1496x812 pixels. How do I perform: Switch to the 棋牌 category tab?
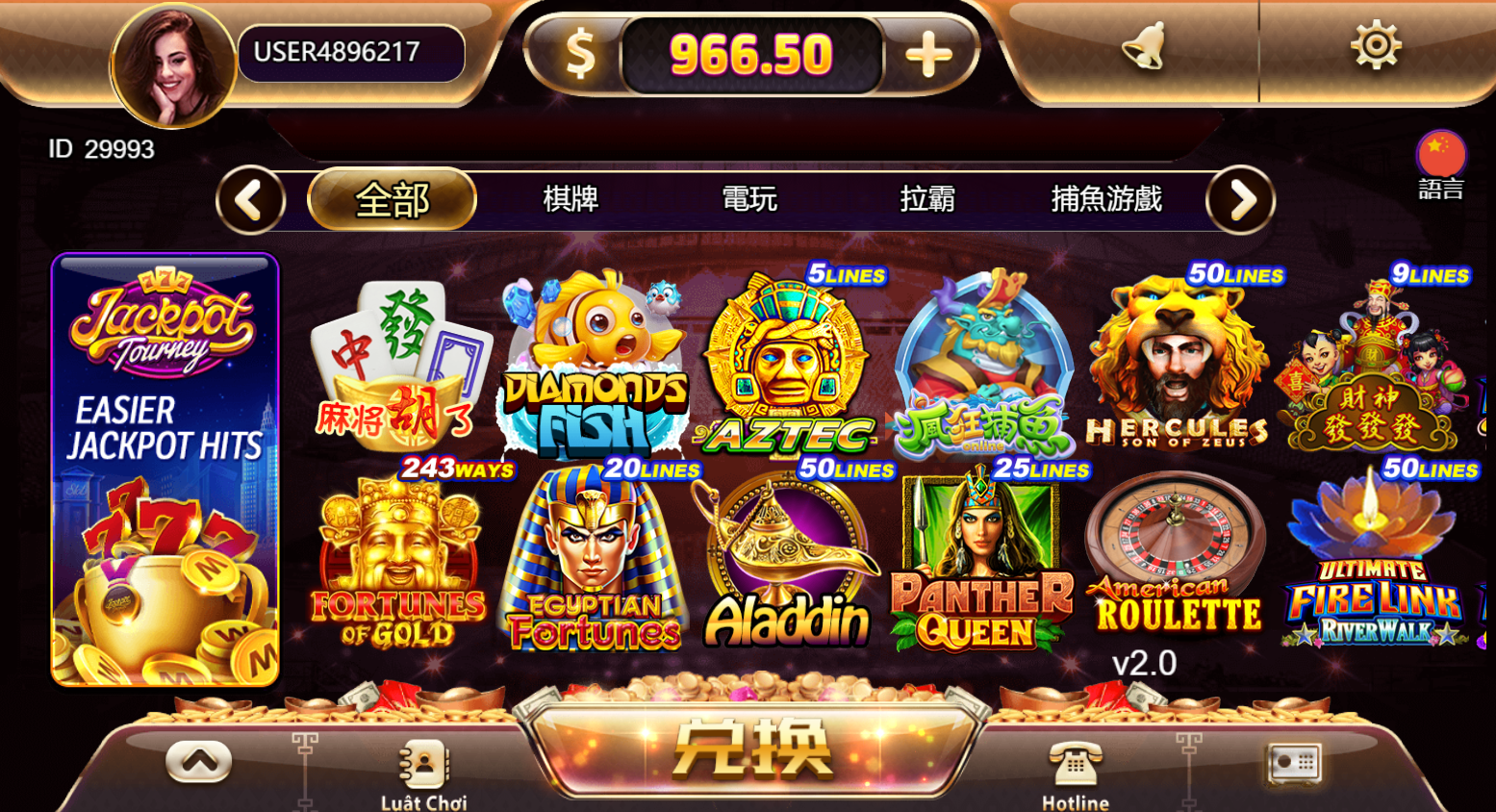pyautogui.click(x=571, y=199)
